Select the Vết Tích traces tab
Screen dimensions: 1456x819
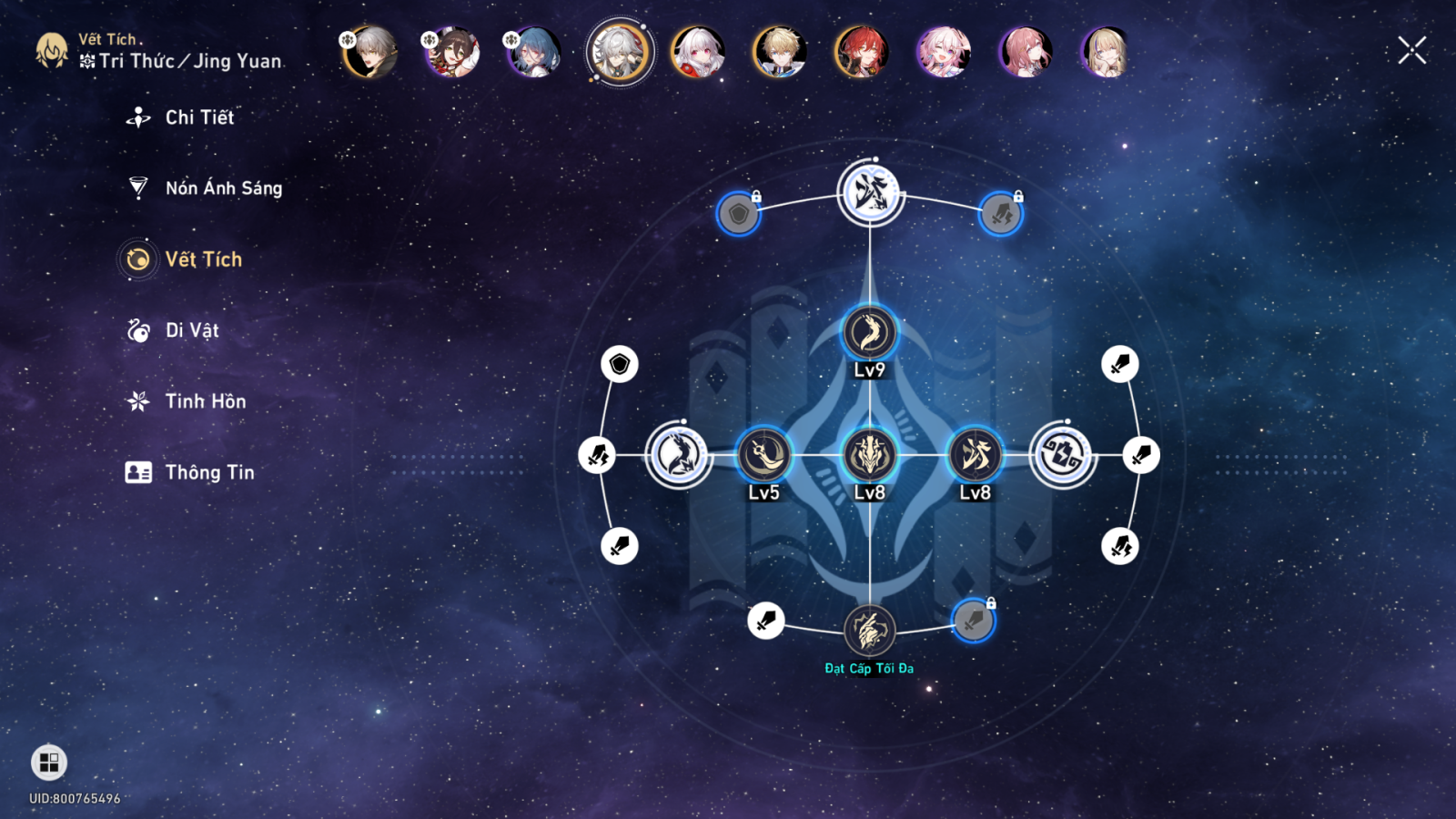[203, 259]
